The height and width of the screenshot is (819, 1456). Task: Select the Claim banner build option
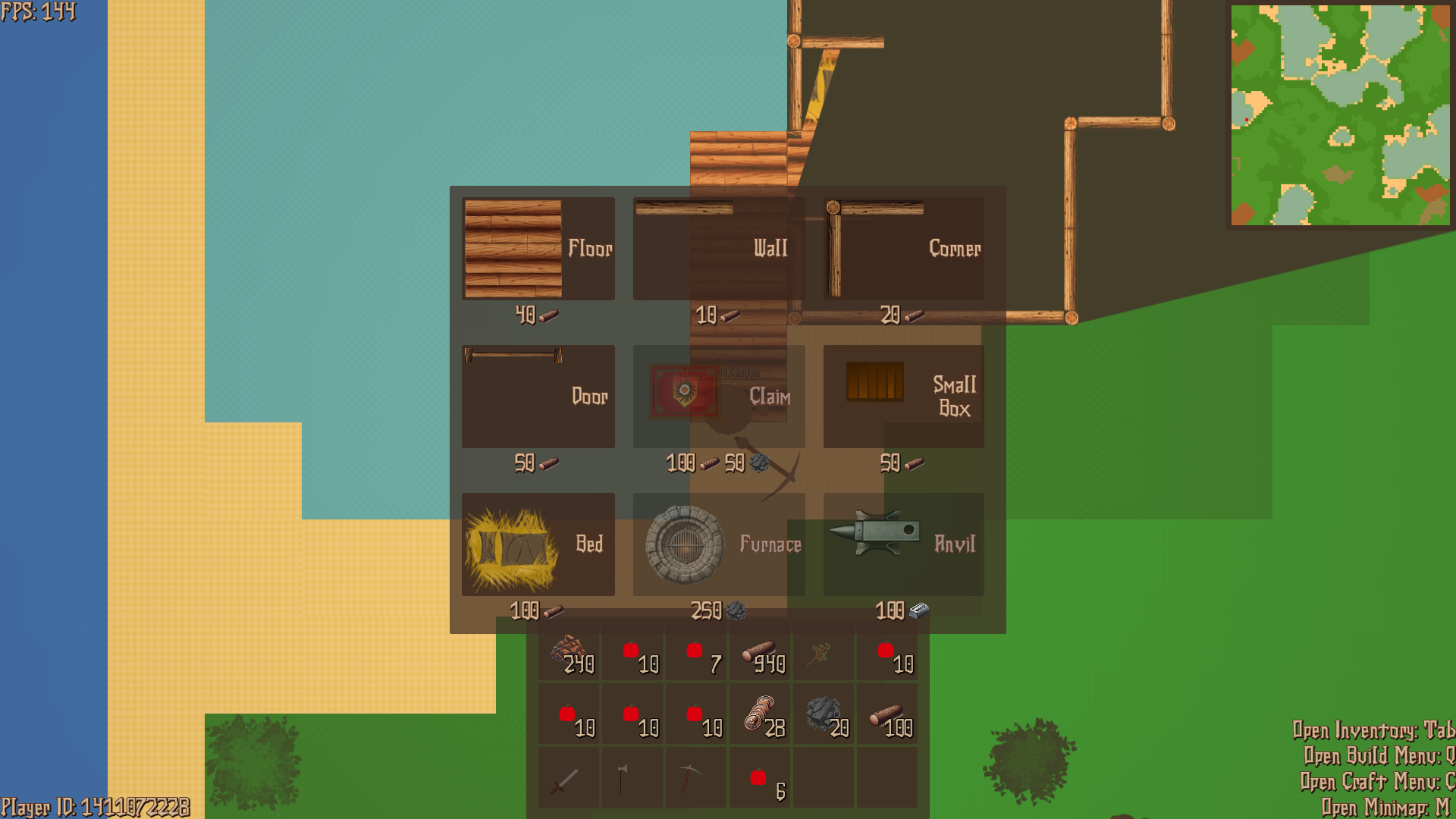coord(717,394)
